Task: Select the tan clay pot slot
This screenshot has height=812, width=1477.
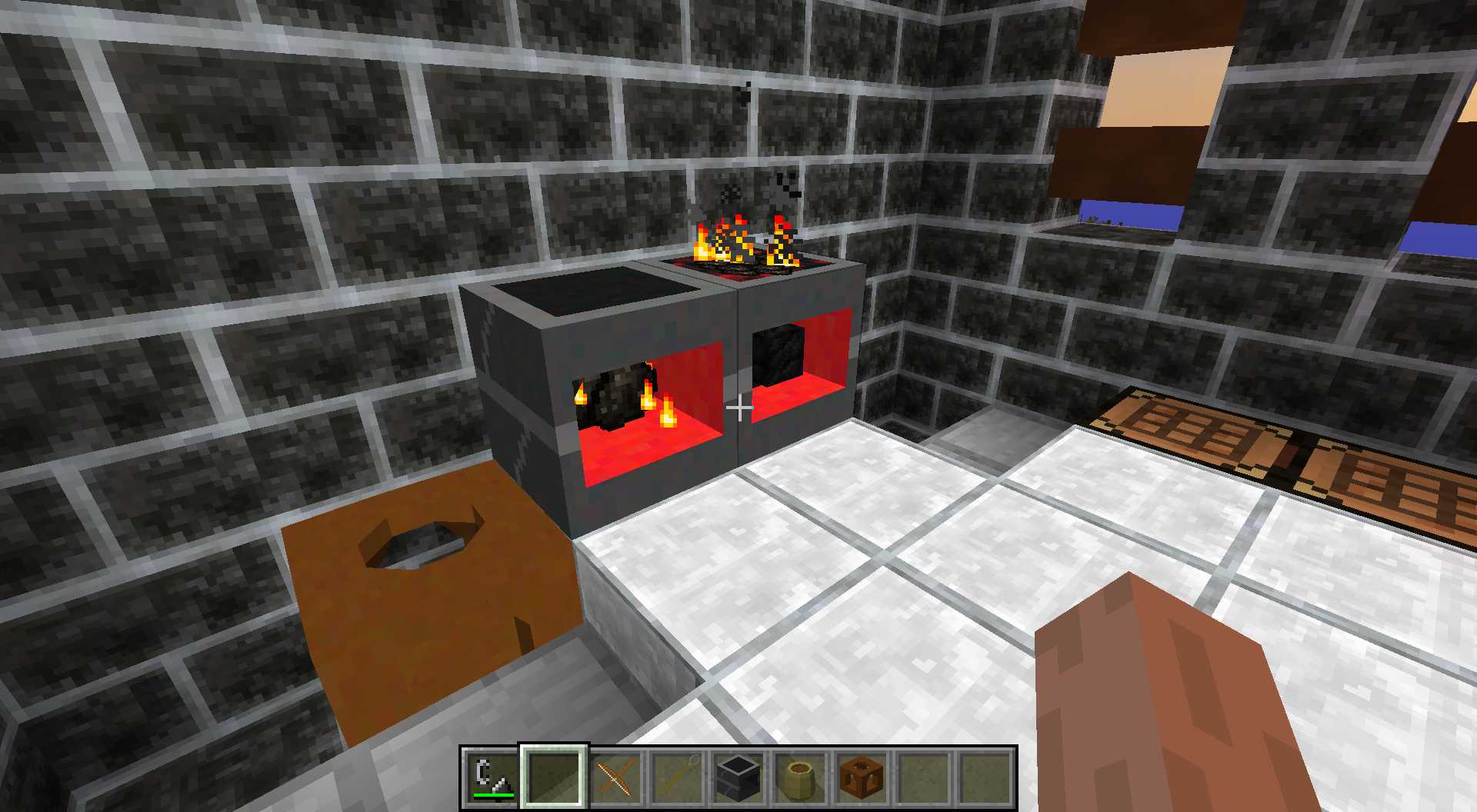Action: click(800, 776)
